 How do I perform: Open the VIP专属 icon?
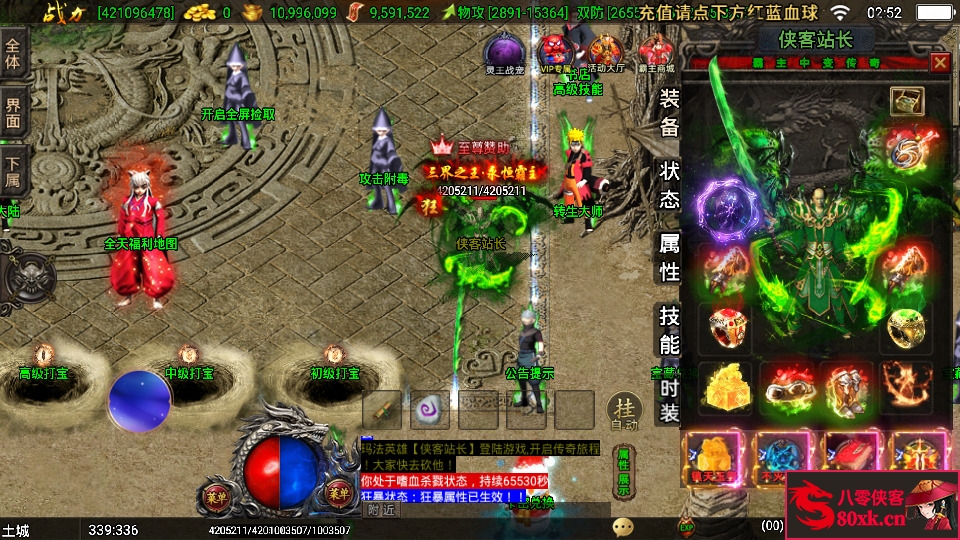[x=556, y=53]
